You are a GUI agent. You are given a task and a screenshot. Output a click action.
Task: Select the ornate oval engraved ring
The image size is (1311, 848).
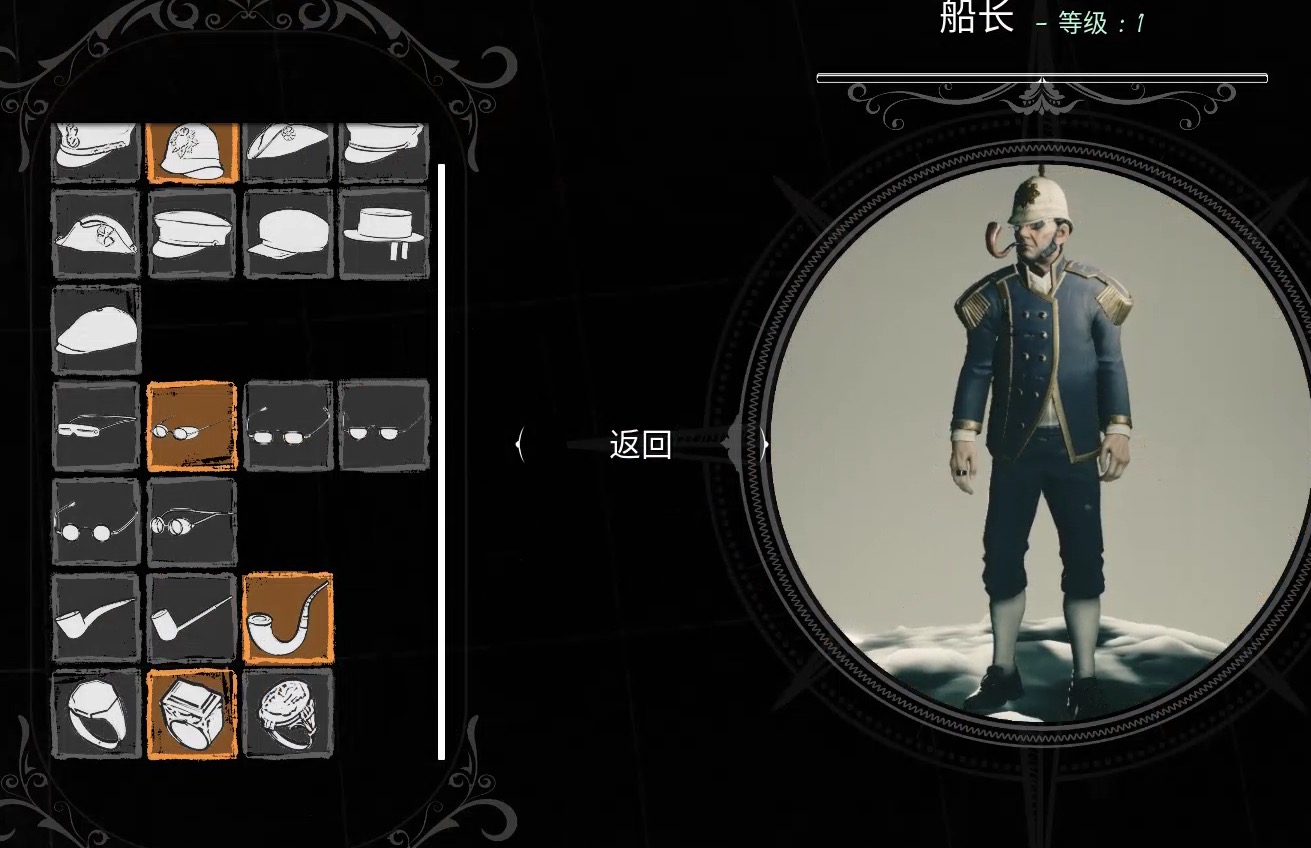coord(288,714)
